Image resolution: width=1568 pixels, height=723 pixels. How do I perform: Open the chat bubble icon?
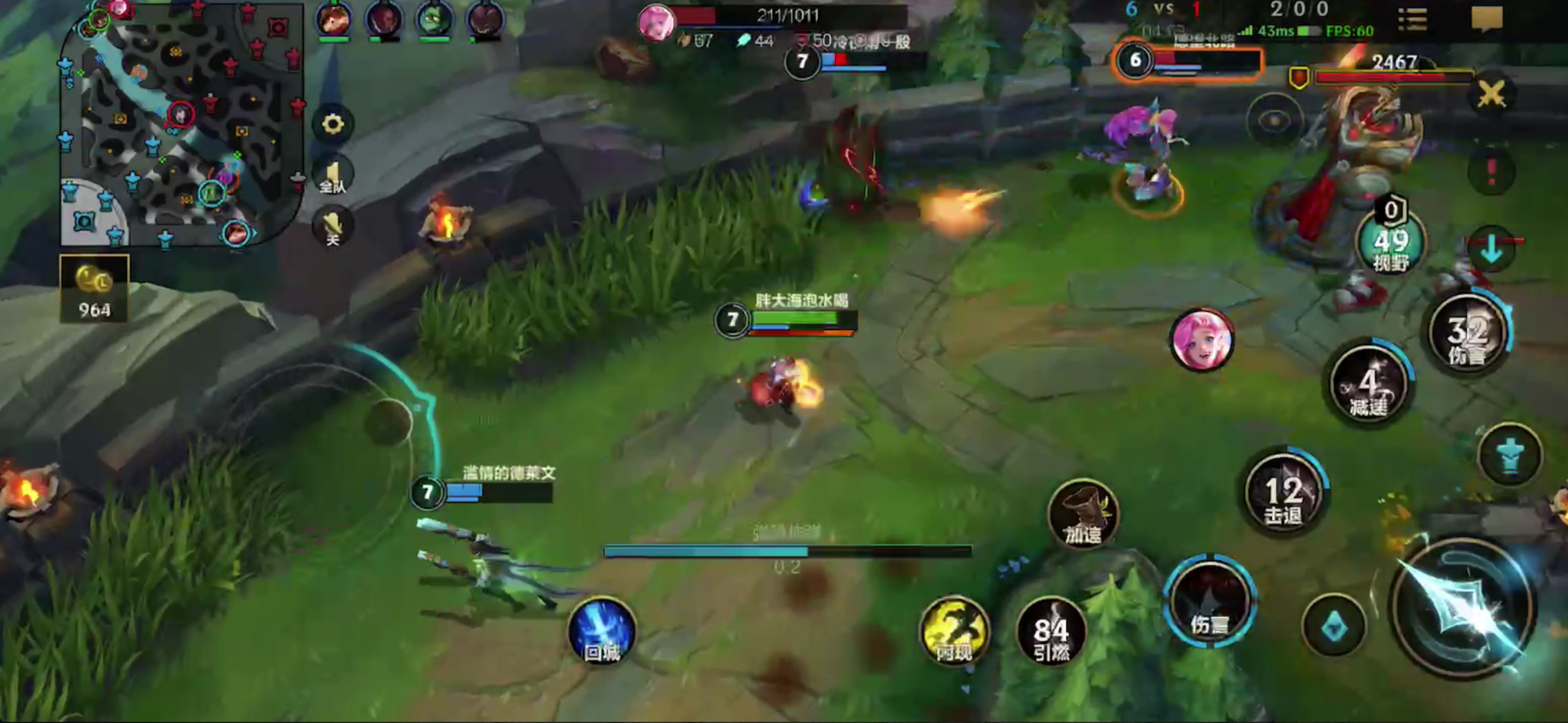click(x=1486, y=19)
